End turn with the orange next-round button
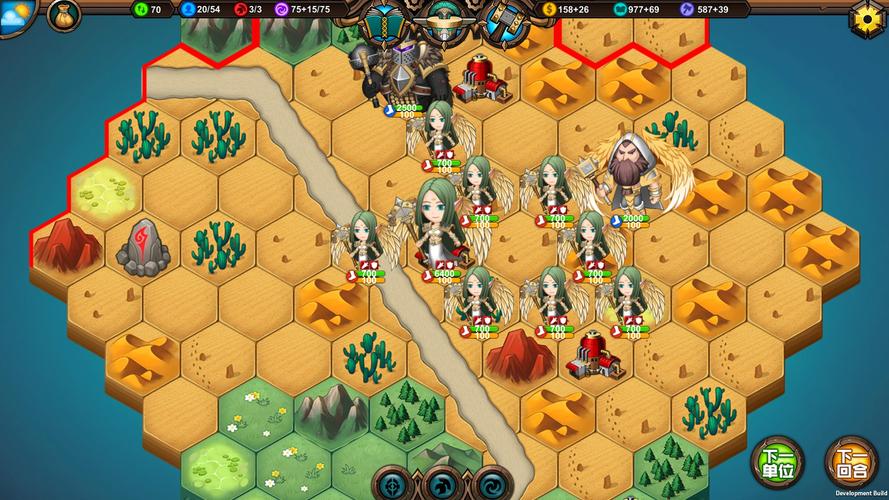889x500 pixels. 851,462
